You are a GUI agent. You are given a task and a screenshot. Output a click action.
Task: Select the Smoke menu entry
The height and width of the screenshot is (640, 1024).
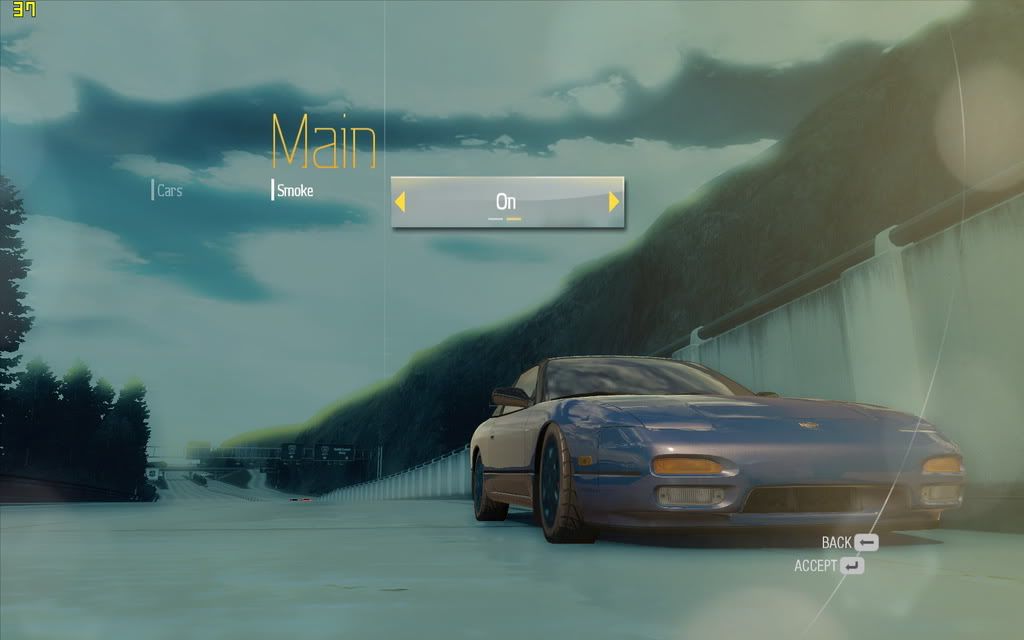[294, 190]
